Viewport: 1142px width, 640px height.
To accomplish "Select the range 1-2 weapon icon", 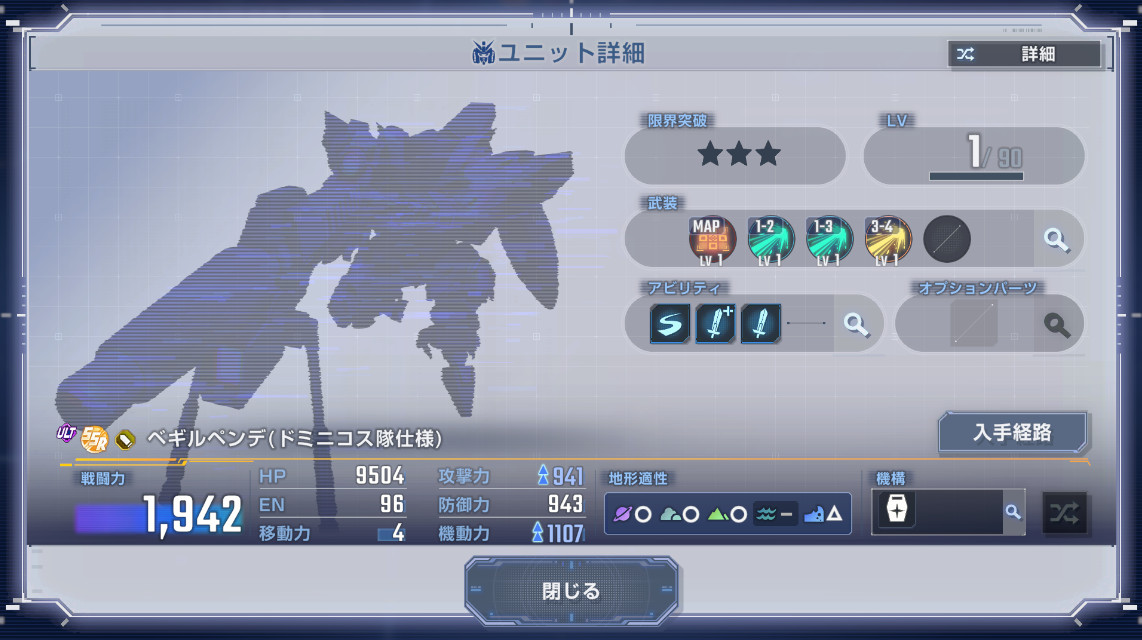I will [771, 240].
